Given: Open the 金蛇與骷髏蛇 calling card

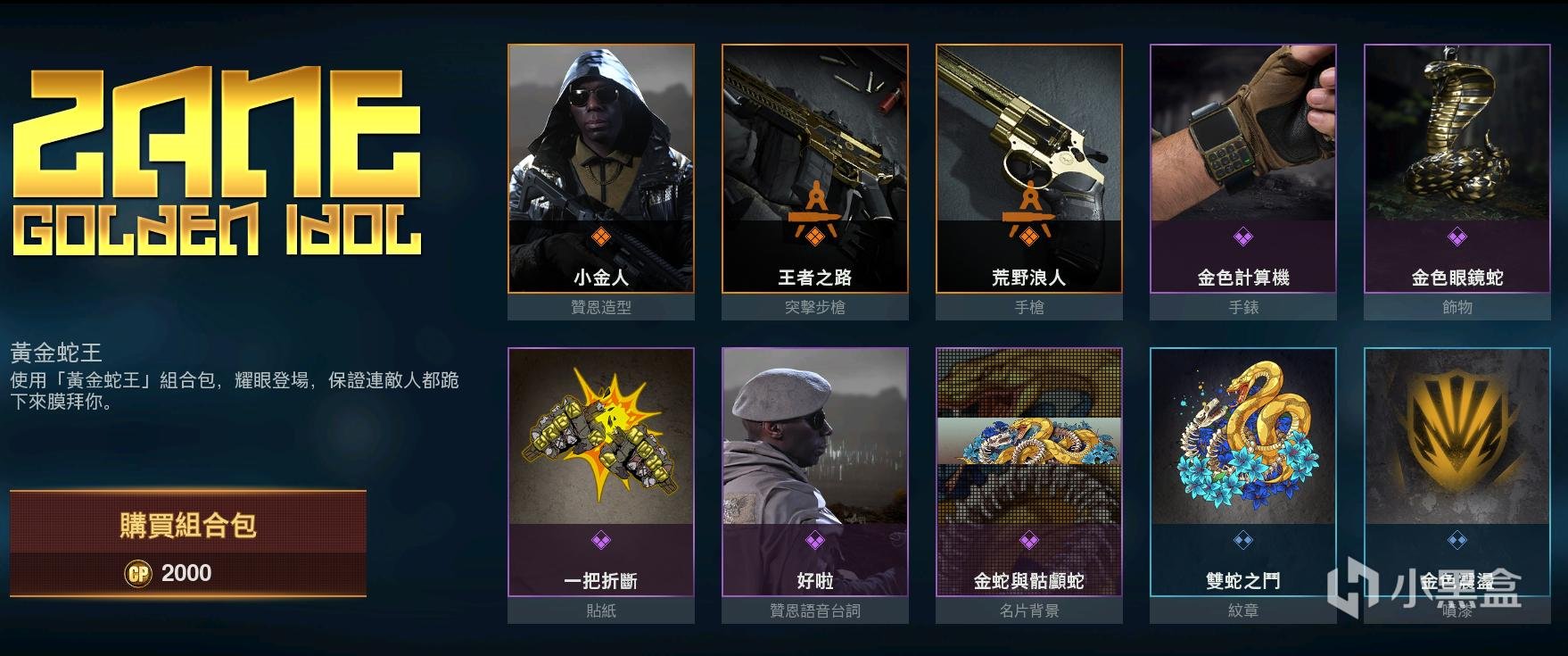Looking at the screenshot, I should point(1028,473).
